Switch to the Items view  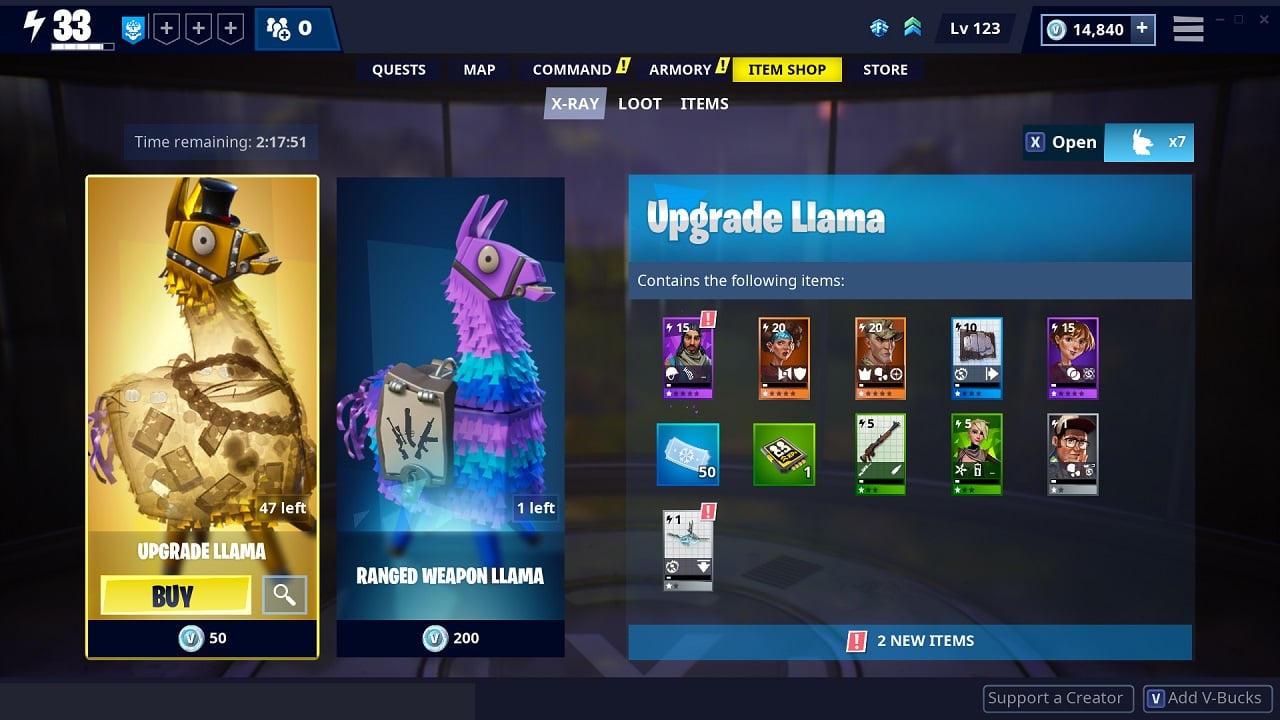[704, 103]
